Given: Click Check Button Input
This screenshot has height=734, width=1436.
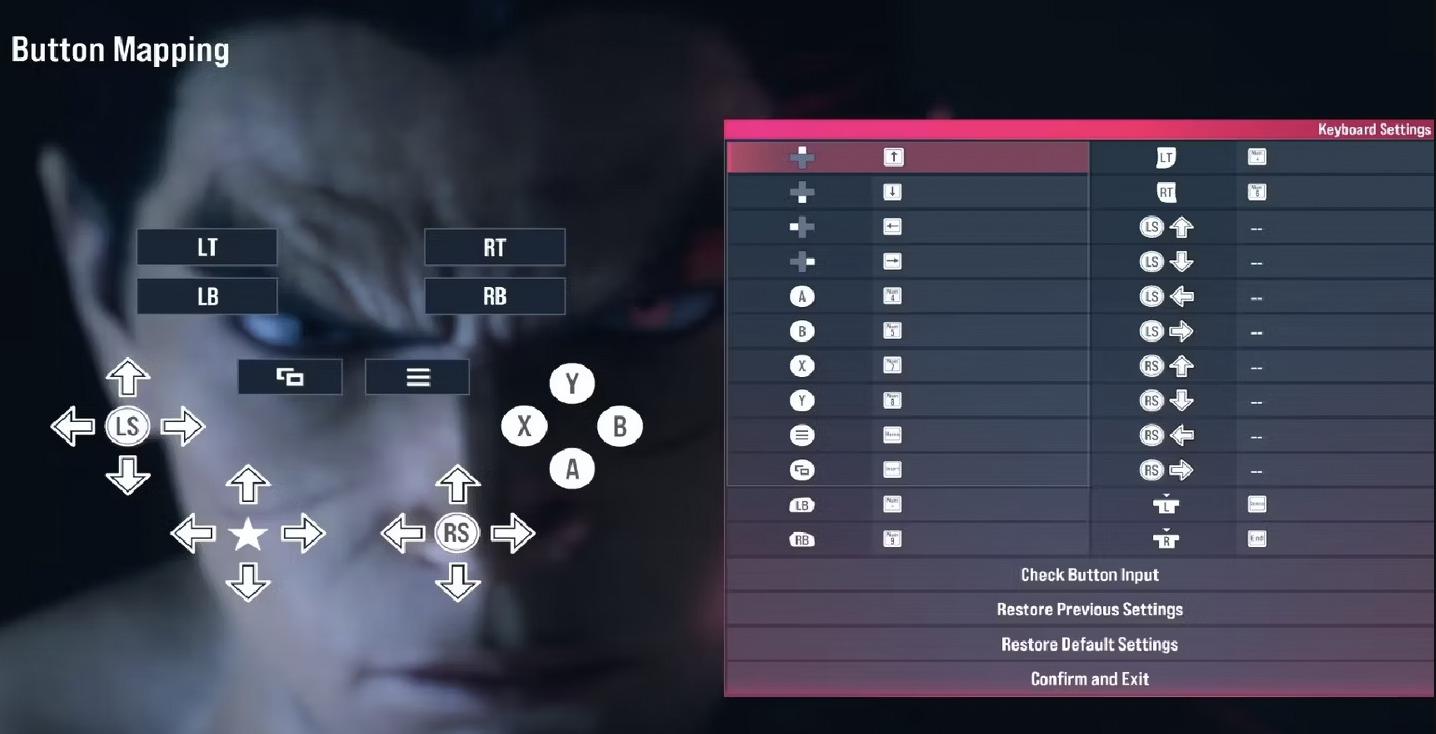Looking at the screenshot, I should pos(1089,574).
